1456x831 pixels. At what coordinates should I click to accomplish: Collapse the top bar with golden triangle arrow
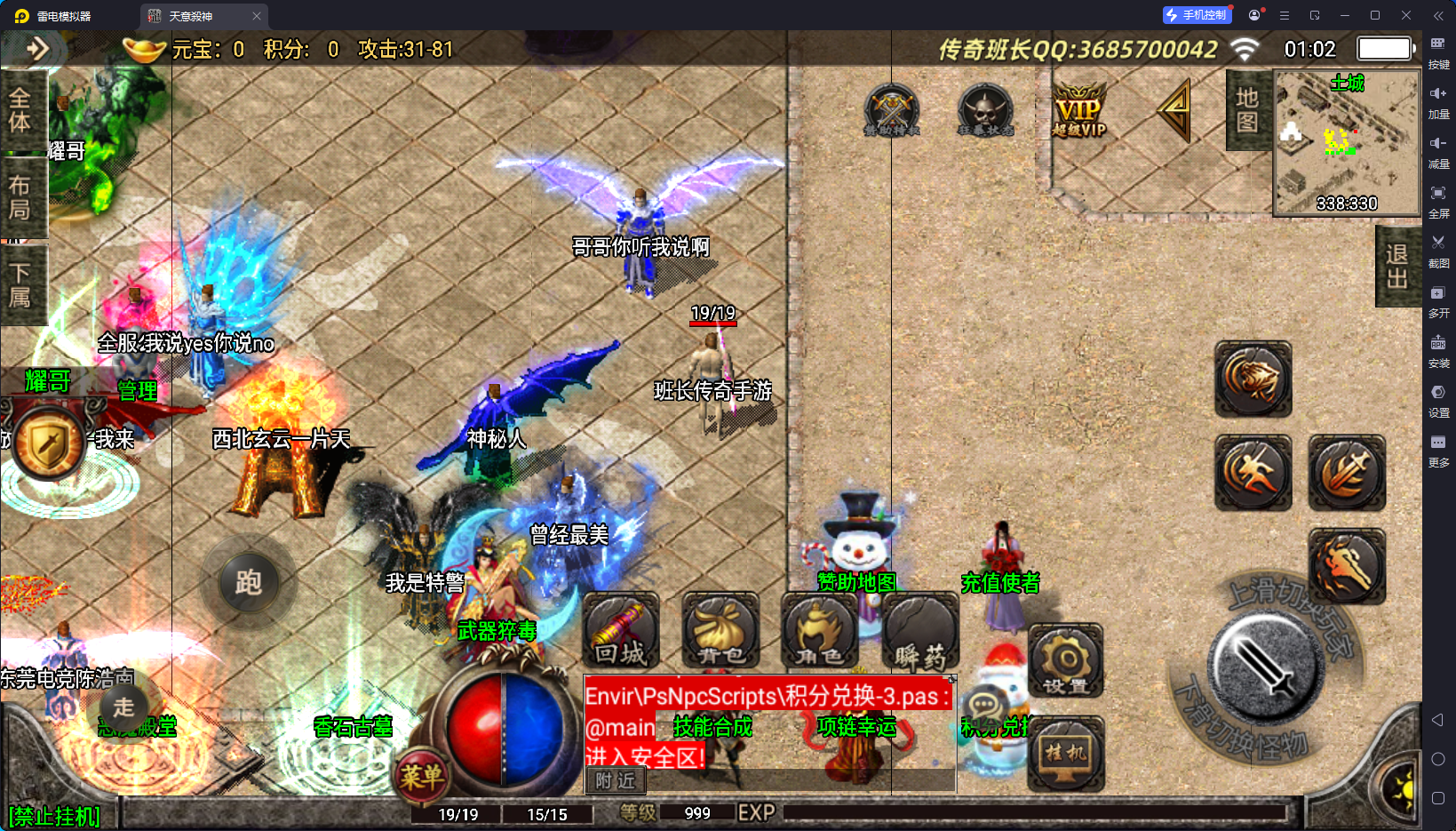pyautogui.click(x=1176, y=110)
